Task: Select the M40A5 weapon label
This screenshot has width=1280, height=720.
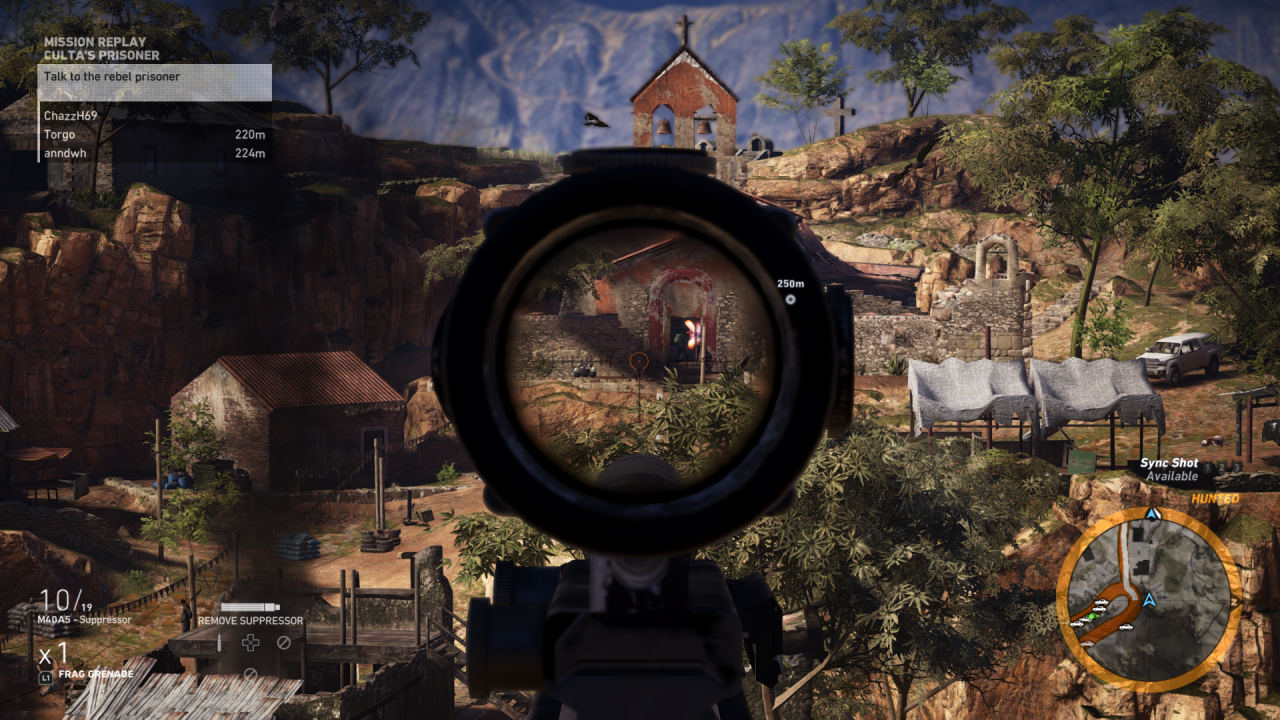Action: pyautogui.click(x=84, y=620)
